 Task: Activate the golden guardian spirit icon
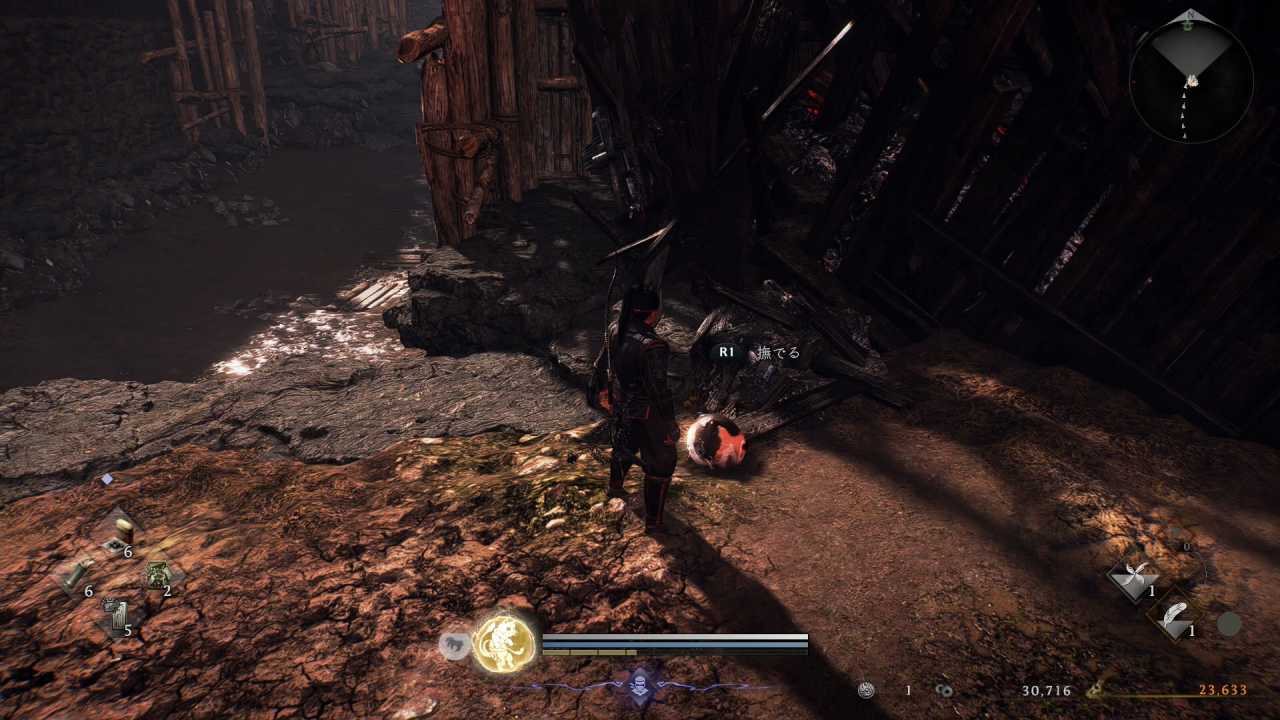pyautogui.click(x=503, y=643)
